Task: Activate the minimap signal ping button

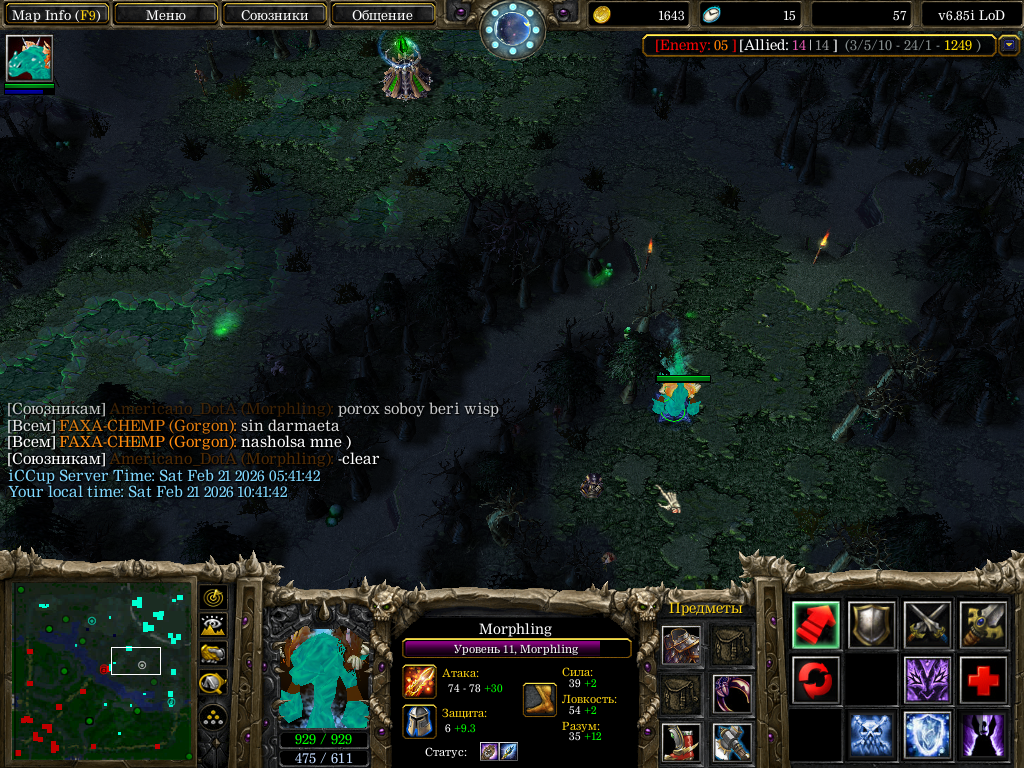Action: pyautogui.click(x=213, y=598)
